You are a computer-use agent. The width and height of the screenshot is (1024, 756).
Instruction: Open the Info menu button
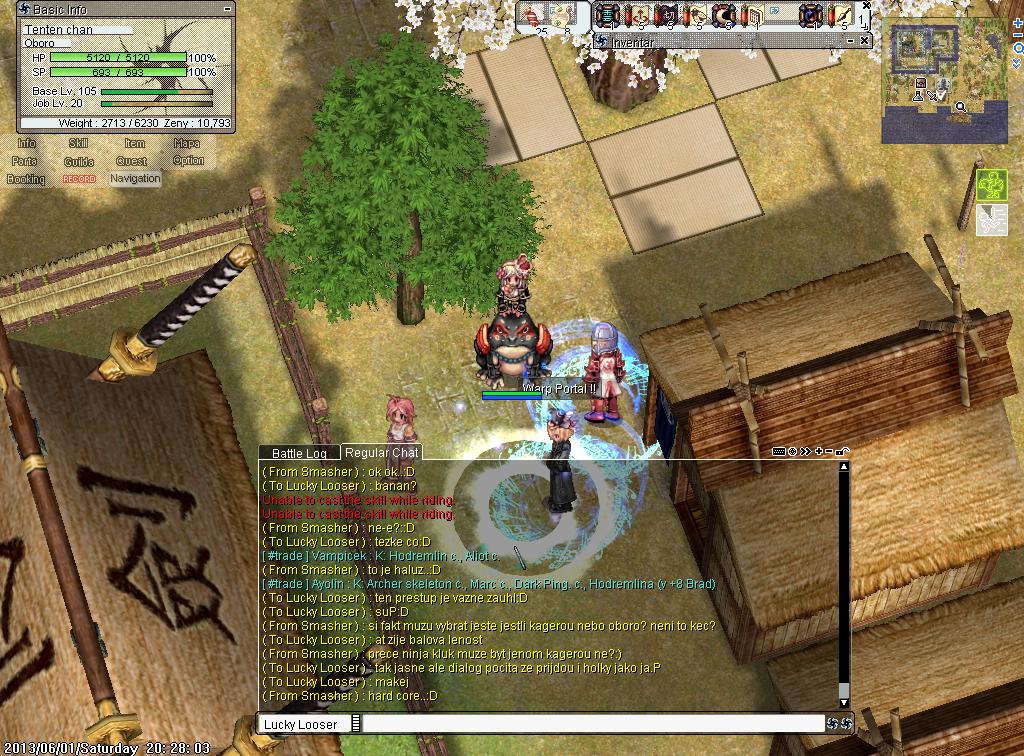click(26, 144)
